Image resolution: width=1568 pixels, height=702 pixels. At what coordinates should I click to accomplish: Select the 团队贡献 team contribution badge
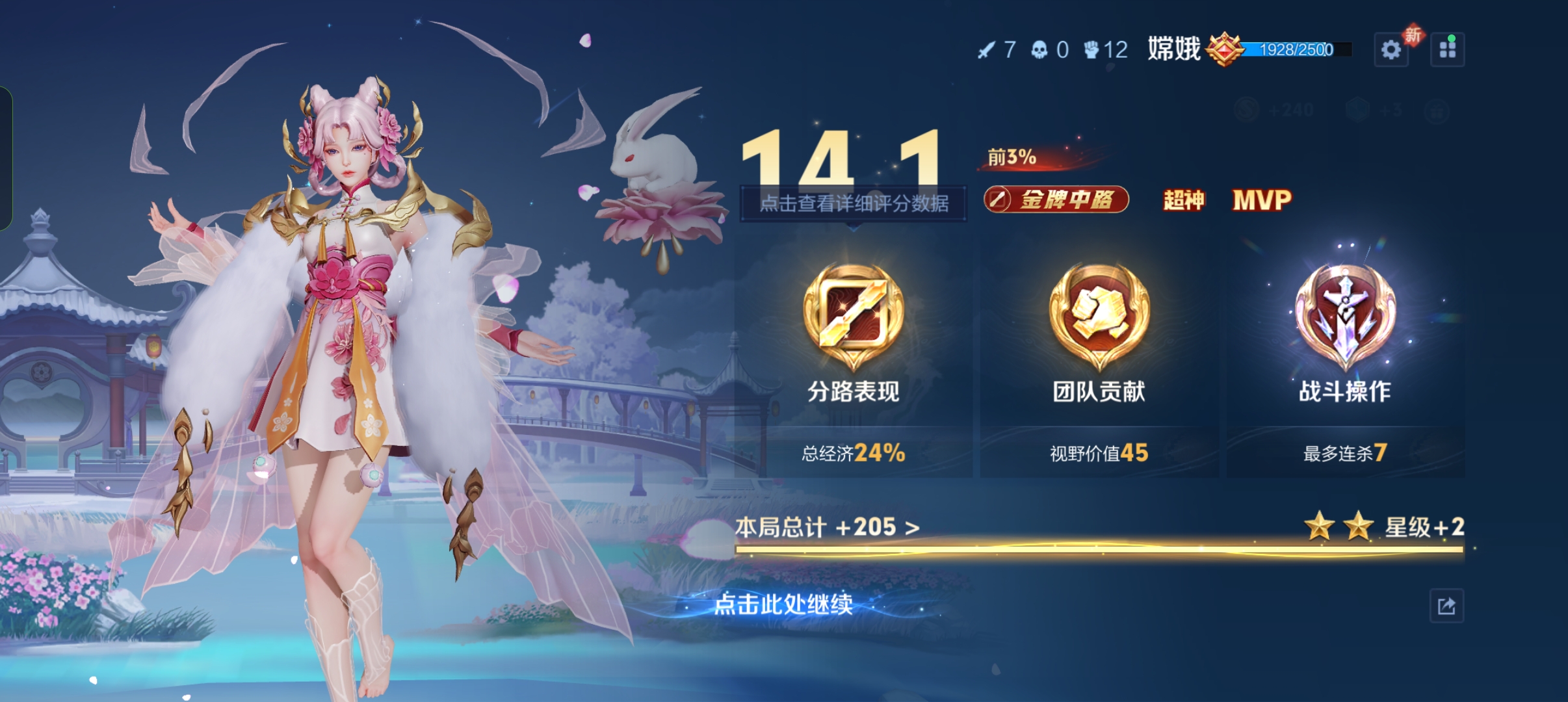point(1099,318)
